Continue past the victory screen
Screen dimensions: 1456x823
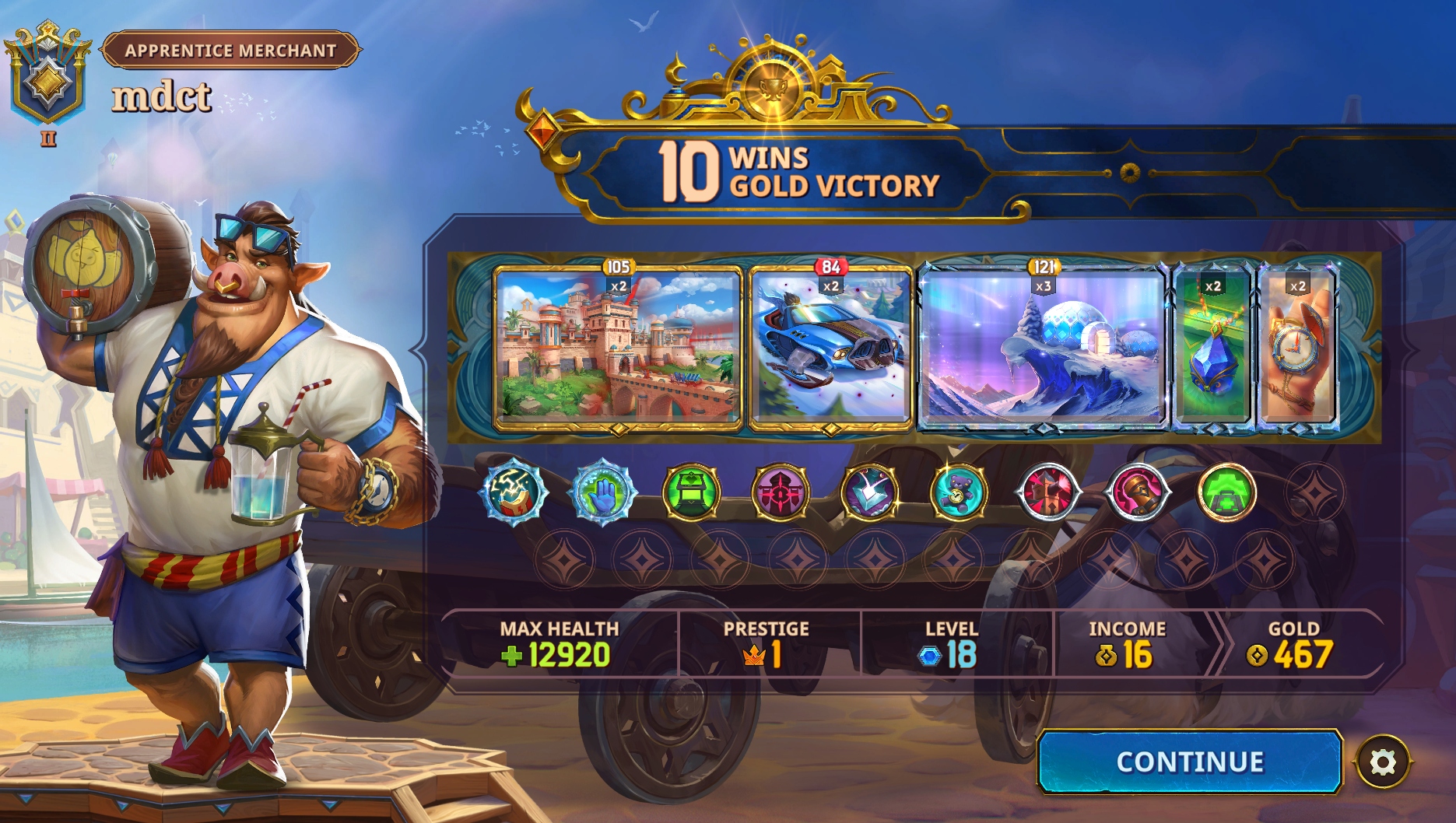[1189, 762]
